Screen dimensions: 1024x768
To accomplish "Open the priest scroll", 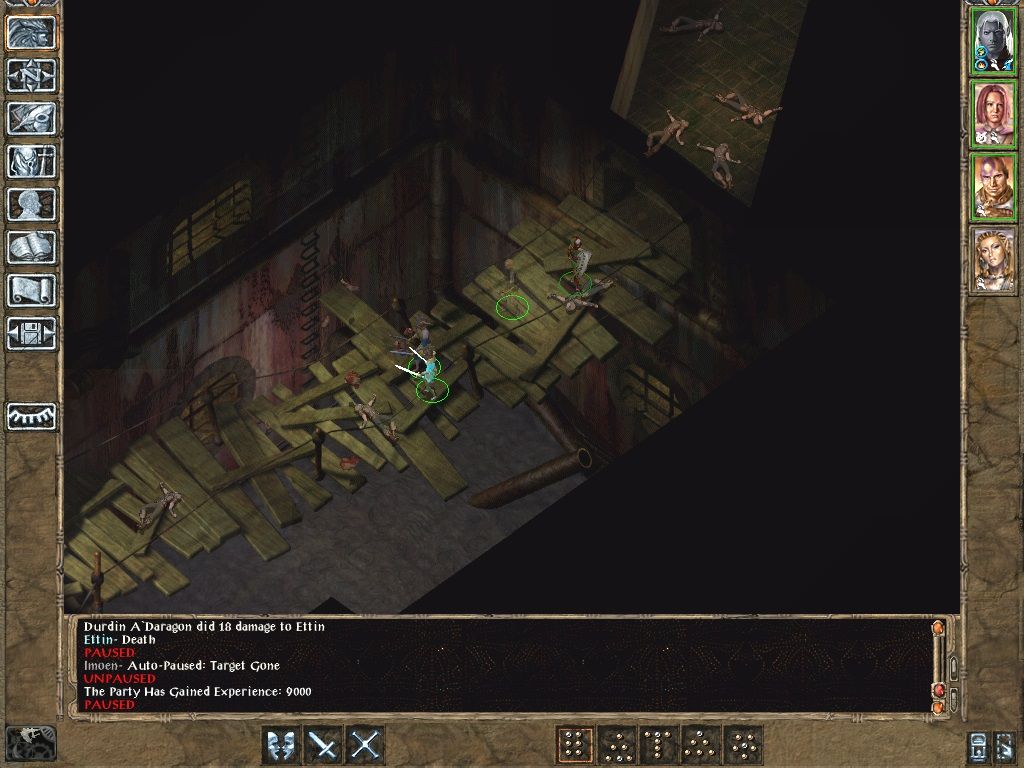I will (x=32, y=290).
